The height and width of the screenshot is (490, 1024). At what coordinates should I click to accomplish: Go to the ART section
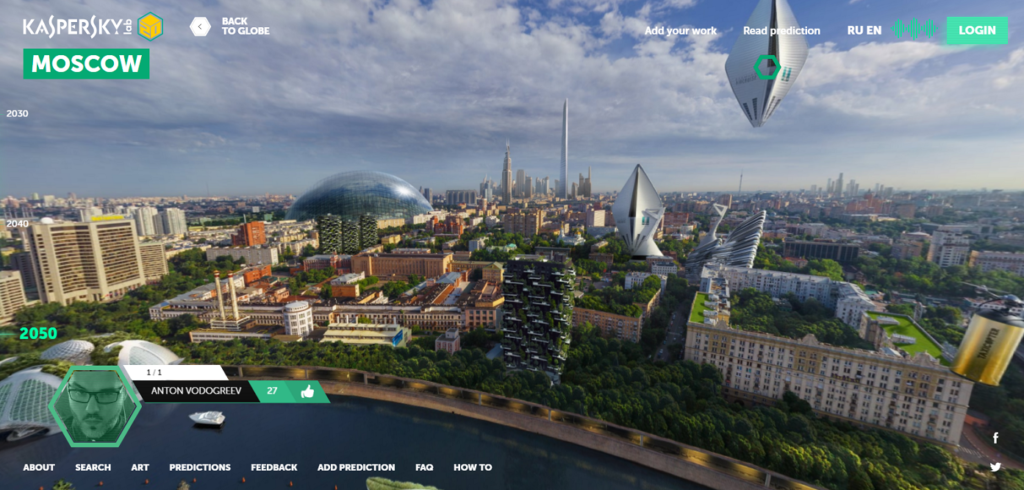[140, 467]
